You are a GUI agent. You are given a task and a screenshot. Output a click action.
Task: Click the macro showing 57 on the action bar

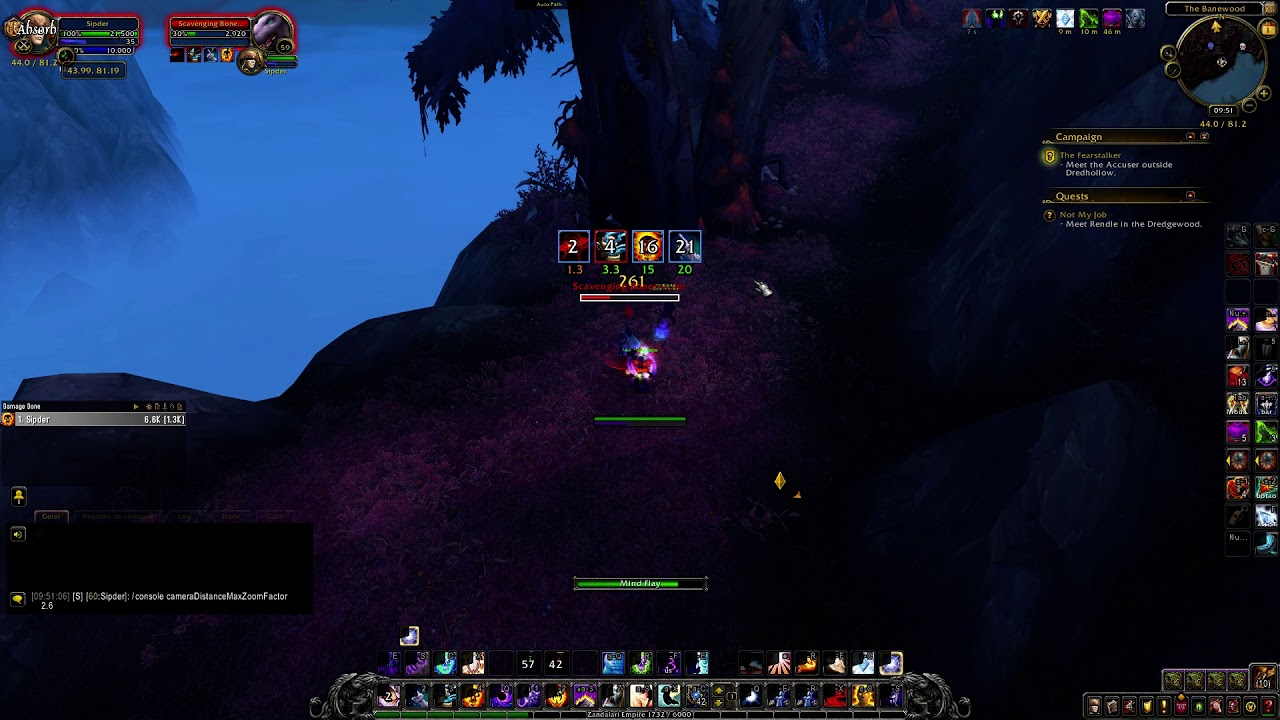(x=527, y=663)
